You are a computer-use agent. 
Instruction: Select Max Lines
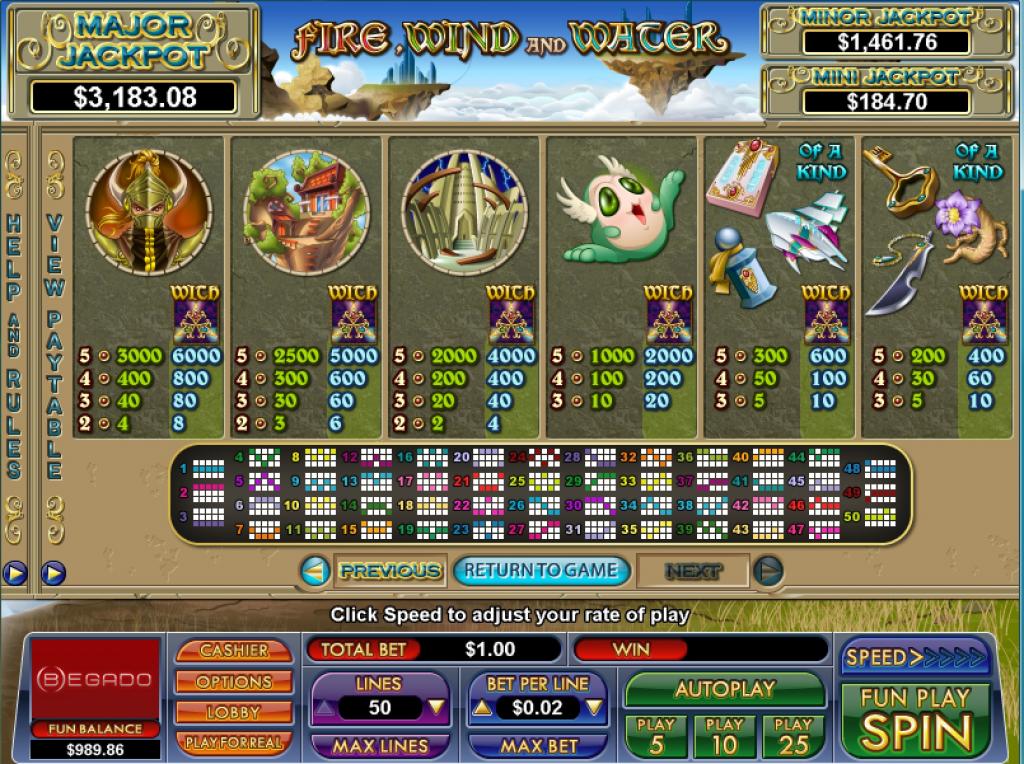(380, 746)
